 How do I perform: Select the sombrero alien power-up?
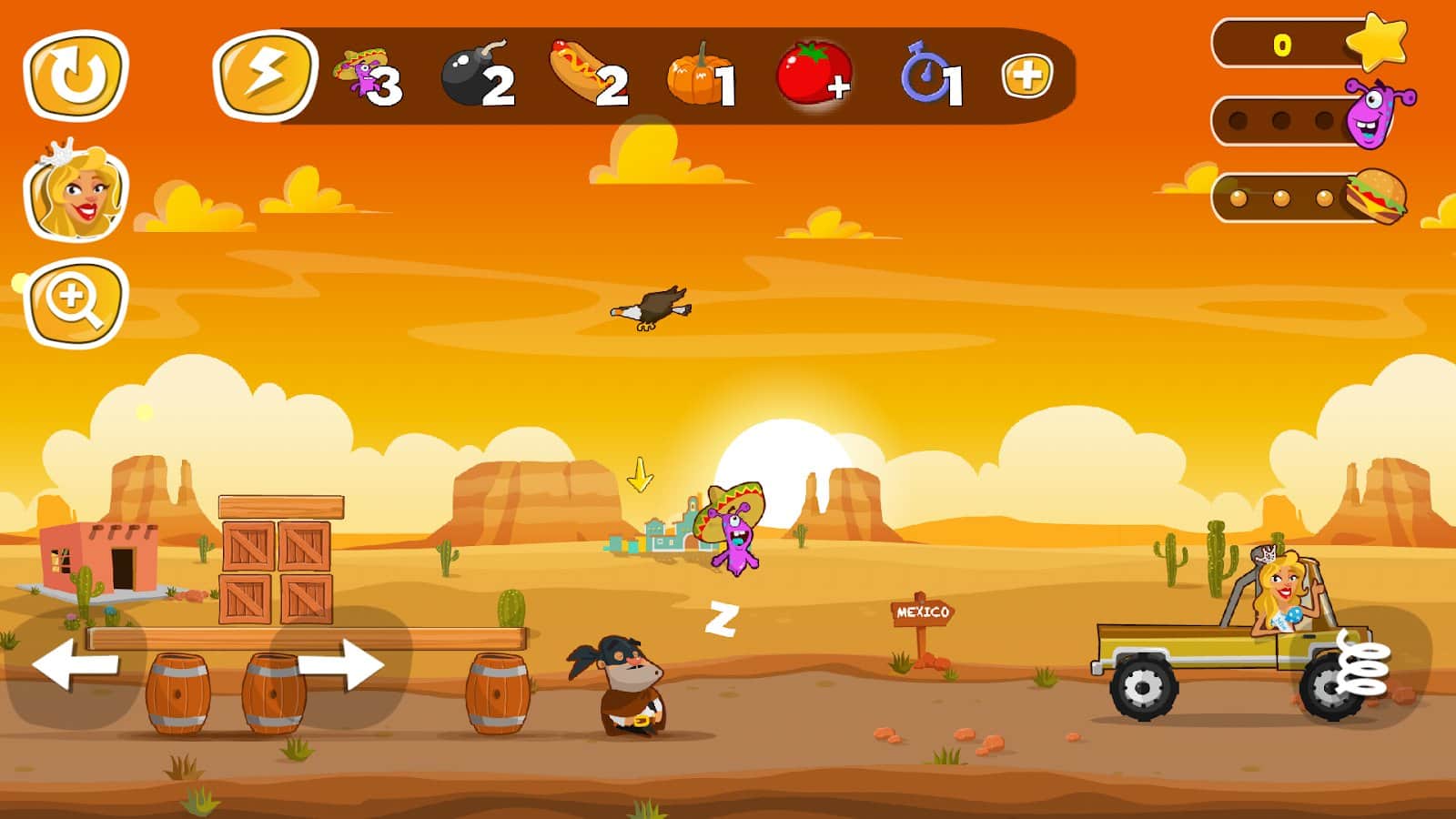point(366,76)
